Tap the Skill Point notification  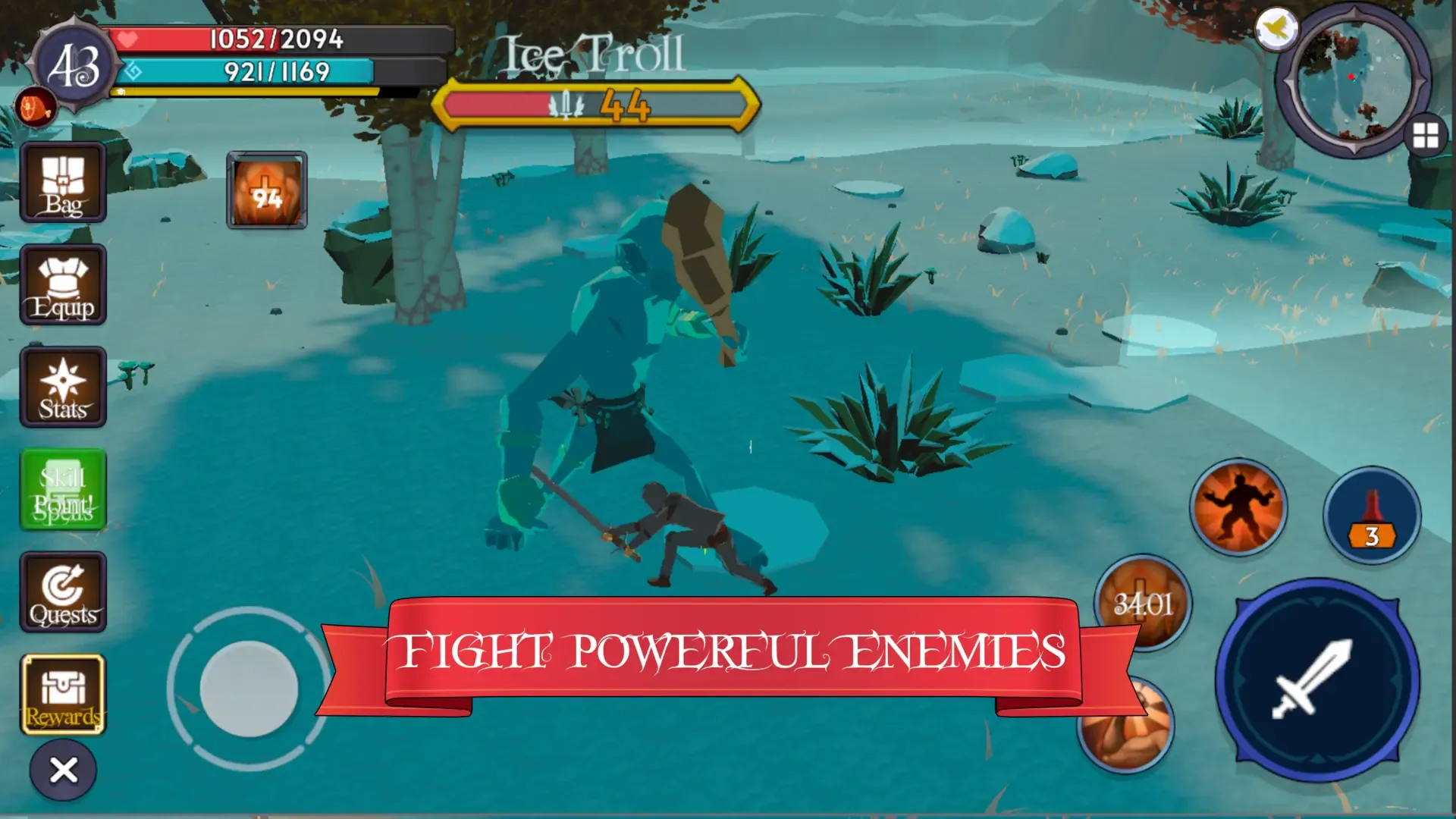[64, 489]
